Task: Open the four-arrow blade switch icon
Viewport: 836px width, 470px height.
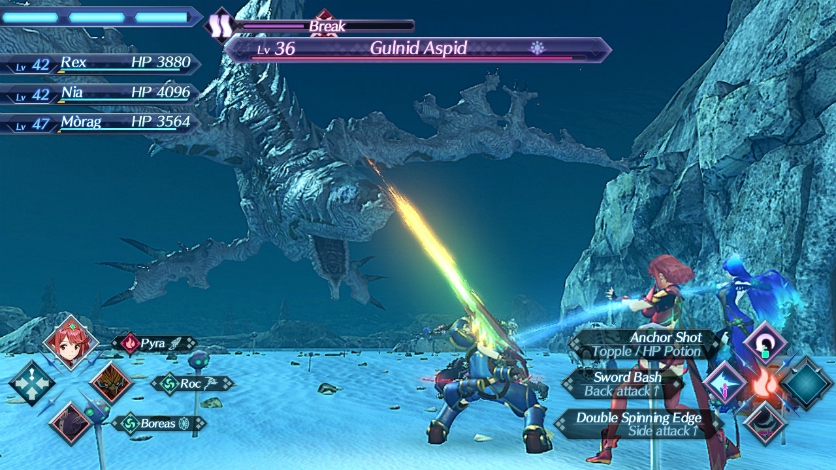Action: [x=30, y=382]
